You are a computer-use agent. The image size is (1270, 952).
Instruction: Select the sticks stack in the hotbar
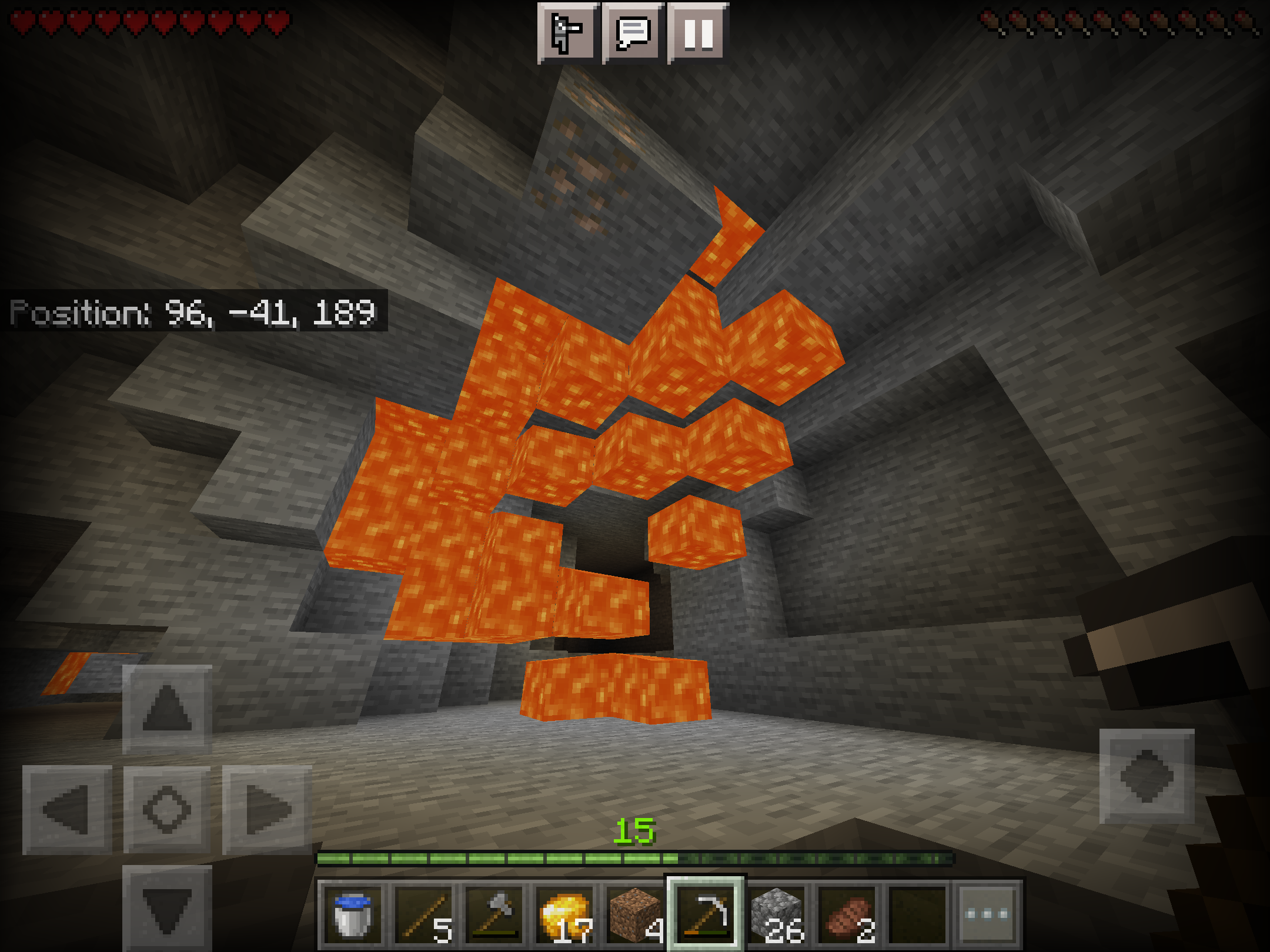[425, 914]
